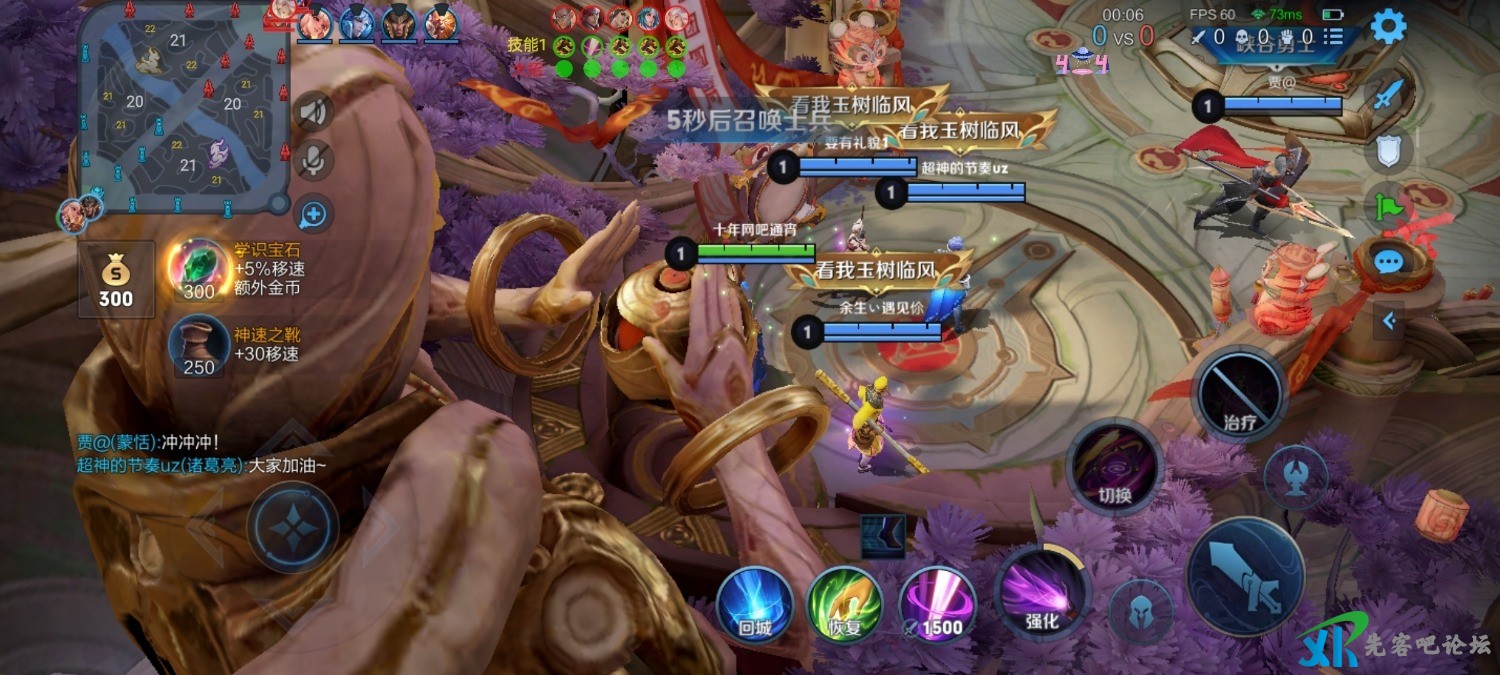Send the green flag gather signal
The height and width of the screenshot is (675, 1500).
click(1386, 207)
